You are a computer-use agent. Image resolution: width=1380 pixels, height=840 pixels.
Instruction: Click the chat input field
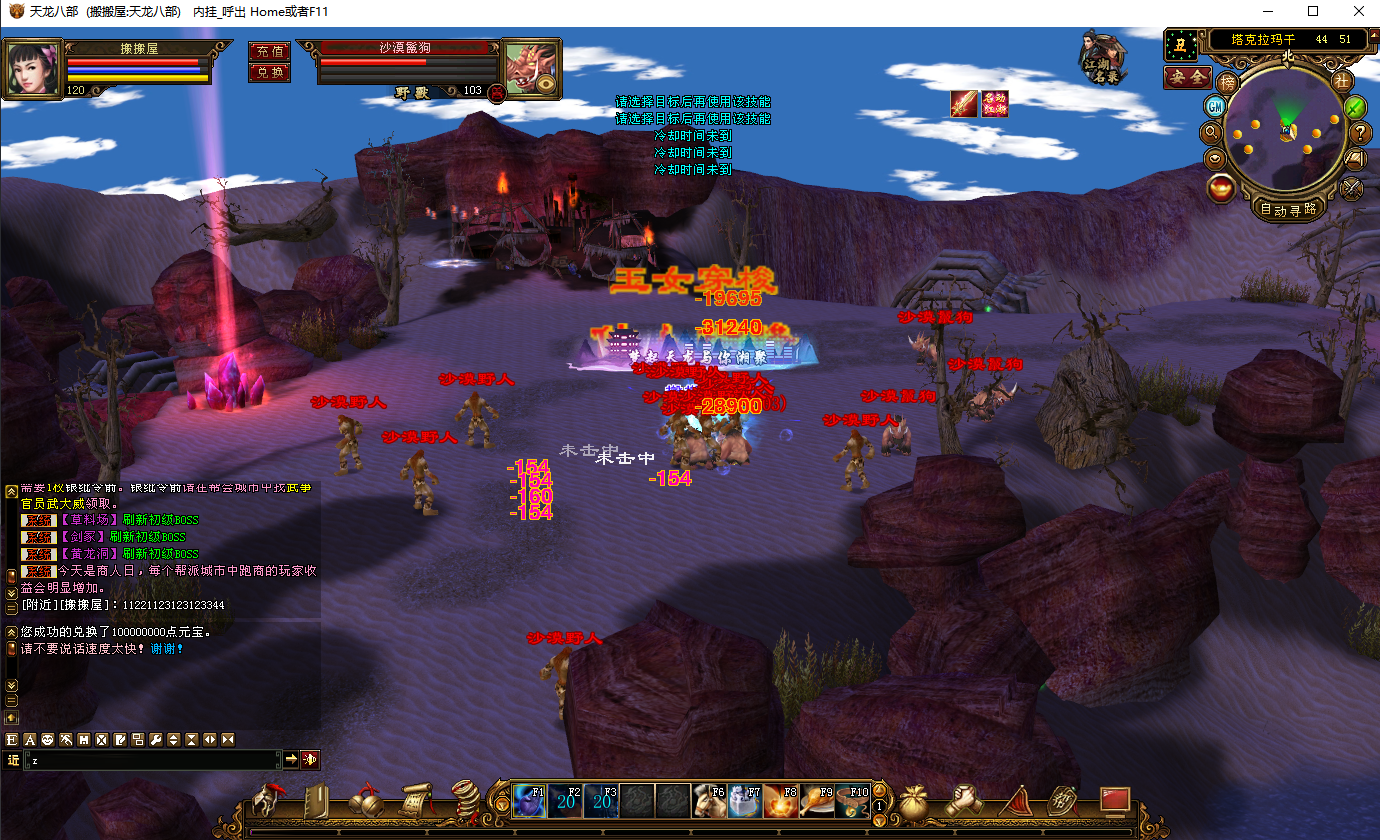pos(150,760)
